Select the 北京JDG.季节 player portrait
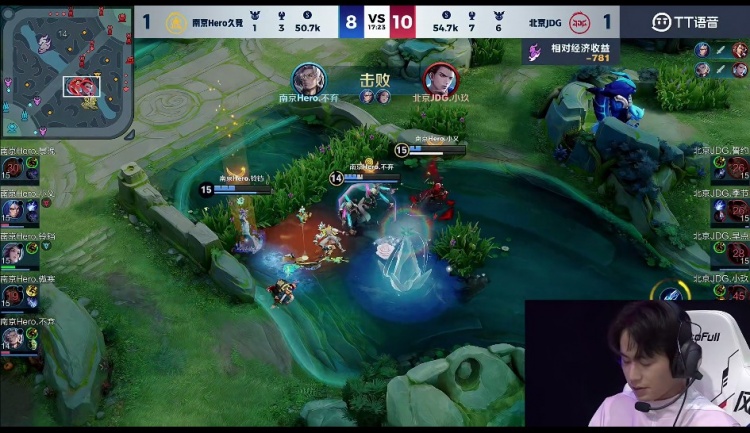 click(x=736, y=210)
